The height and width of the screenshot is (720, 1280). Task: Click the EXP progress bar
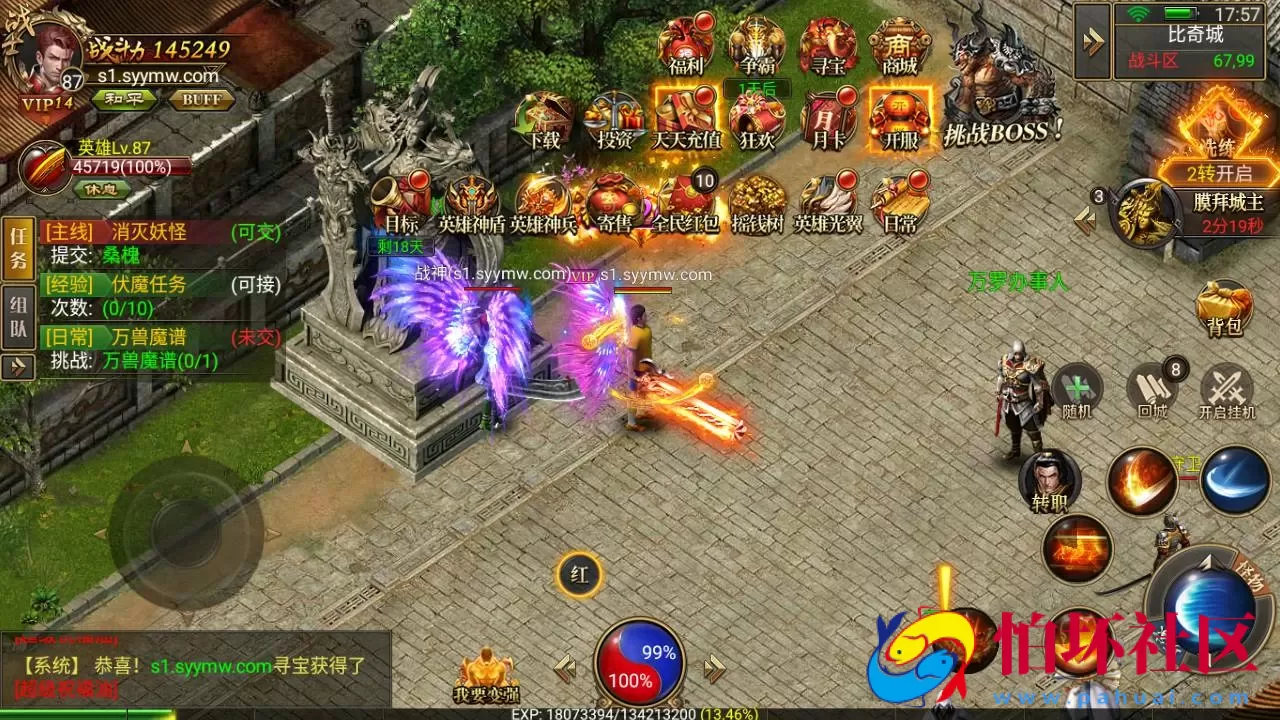(x=640, y=714)
